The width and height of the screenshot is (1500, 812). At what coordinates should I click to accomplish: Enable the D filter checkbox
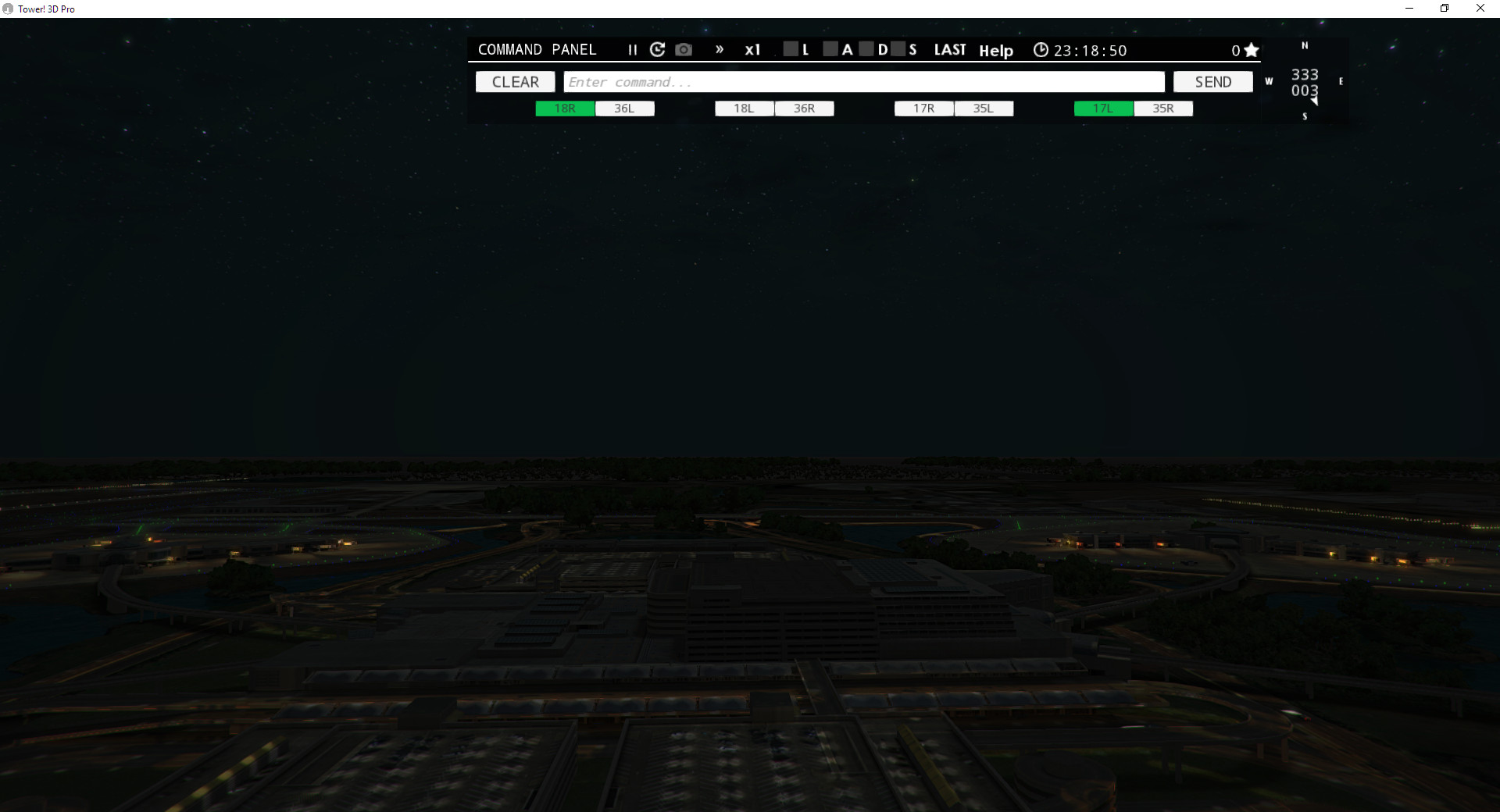point(867,48)
